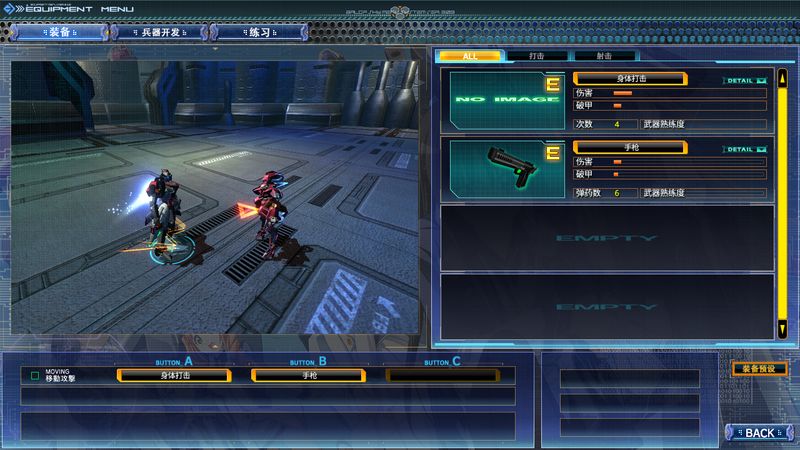800x450 pixels.
Task: Select the 身体打击 weapon entry
Action: [x=629, y=78]
